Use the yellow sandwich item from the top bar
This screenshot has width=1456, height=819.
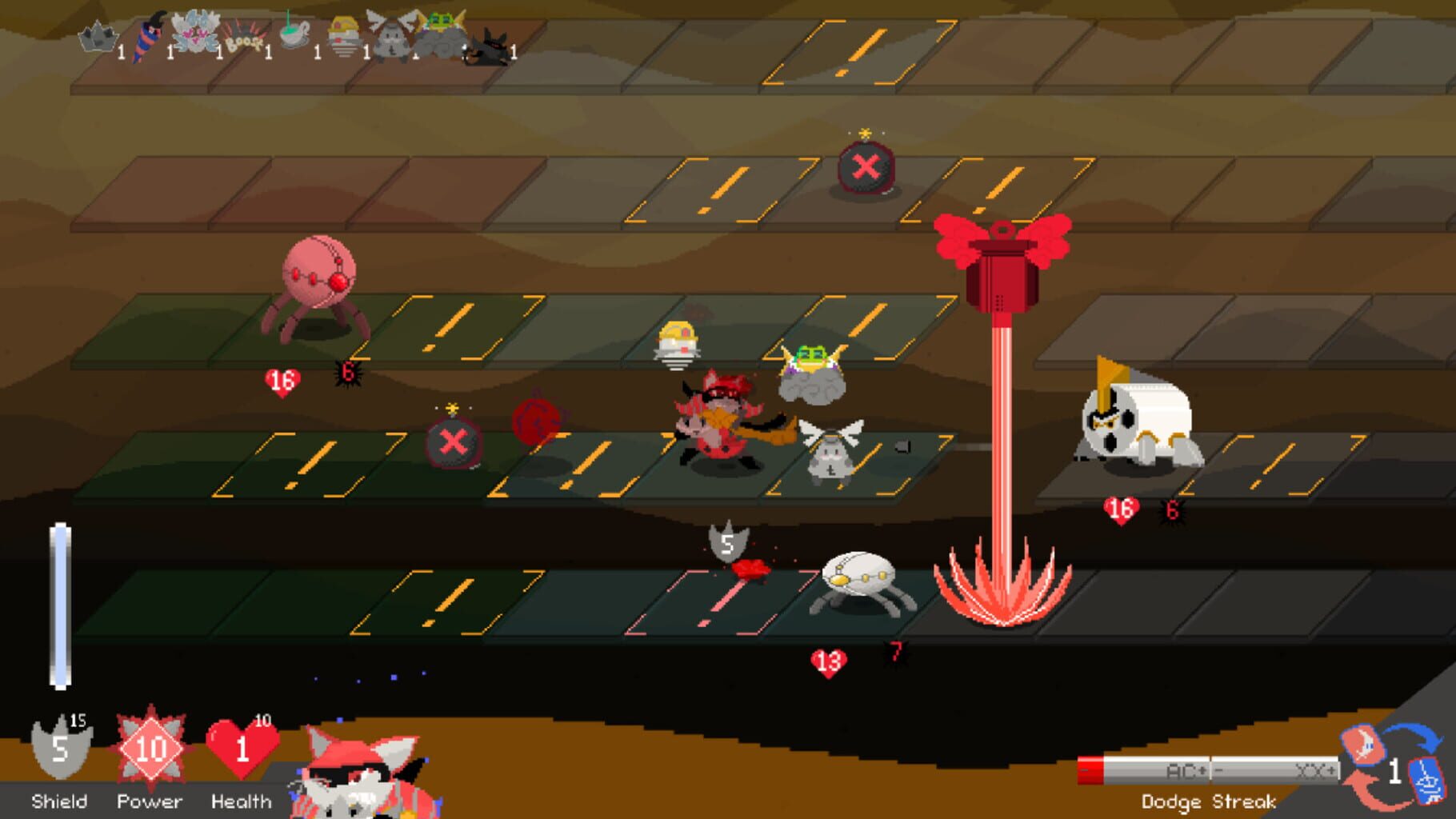click(x=342, y=34)
